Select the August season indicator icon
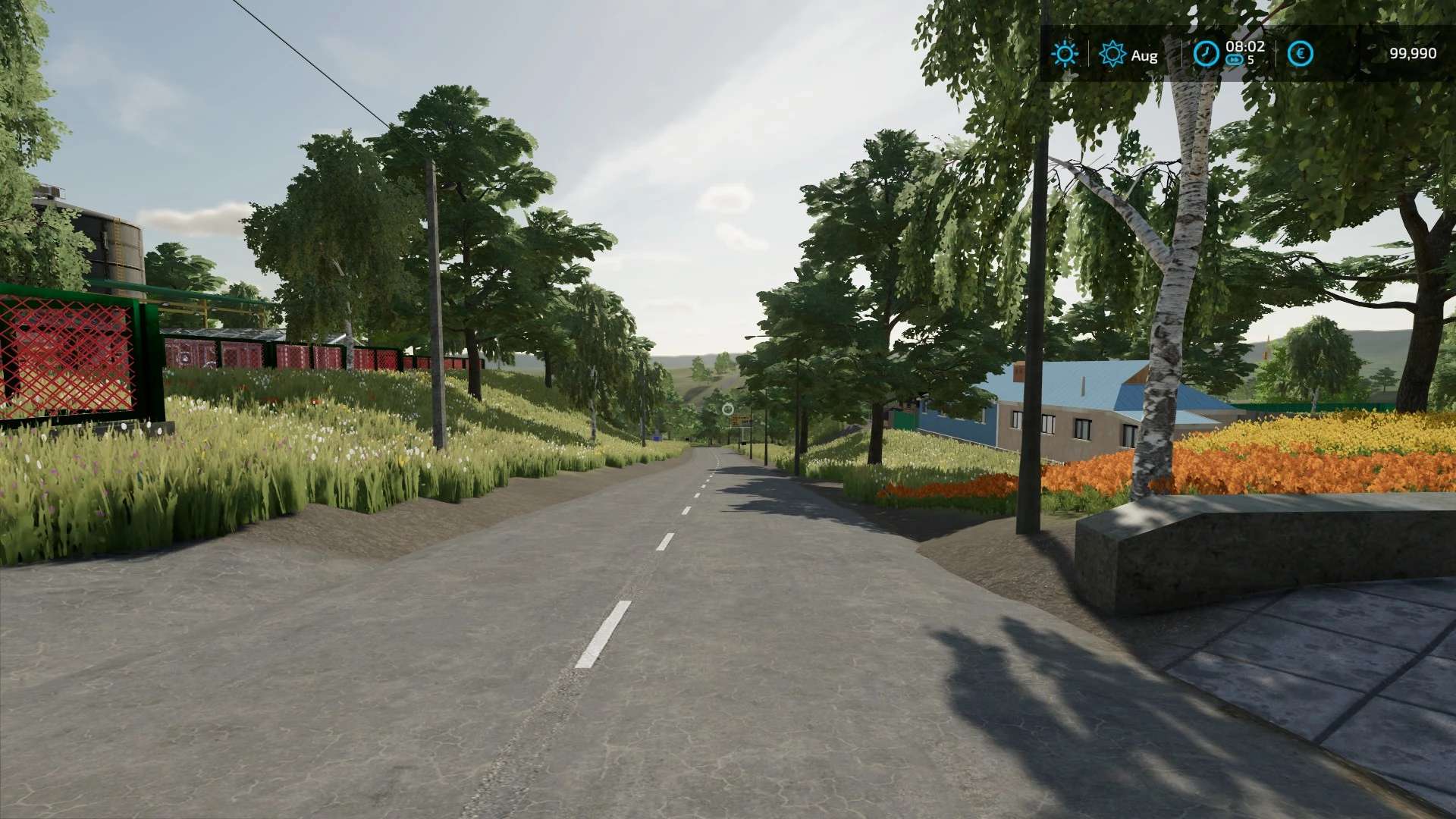The width and height of the screenshot is (1456, 819). 1112,54
